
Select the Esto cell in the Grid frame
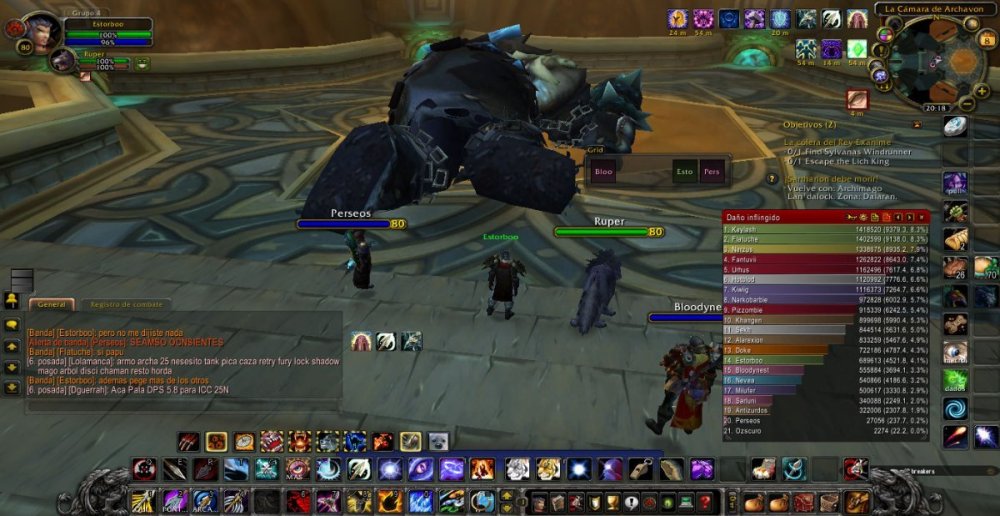[x=685, y=171]
